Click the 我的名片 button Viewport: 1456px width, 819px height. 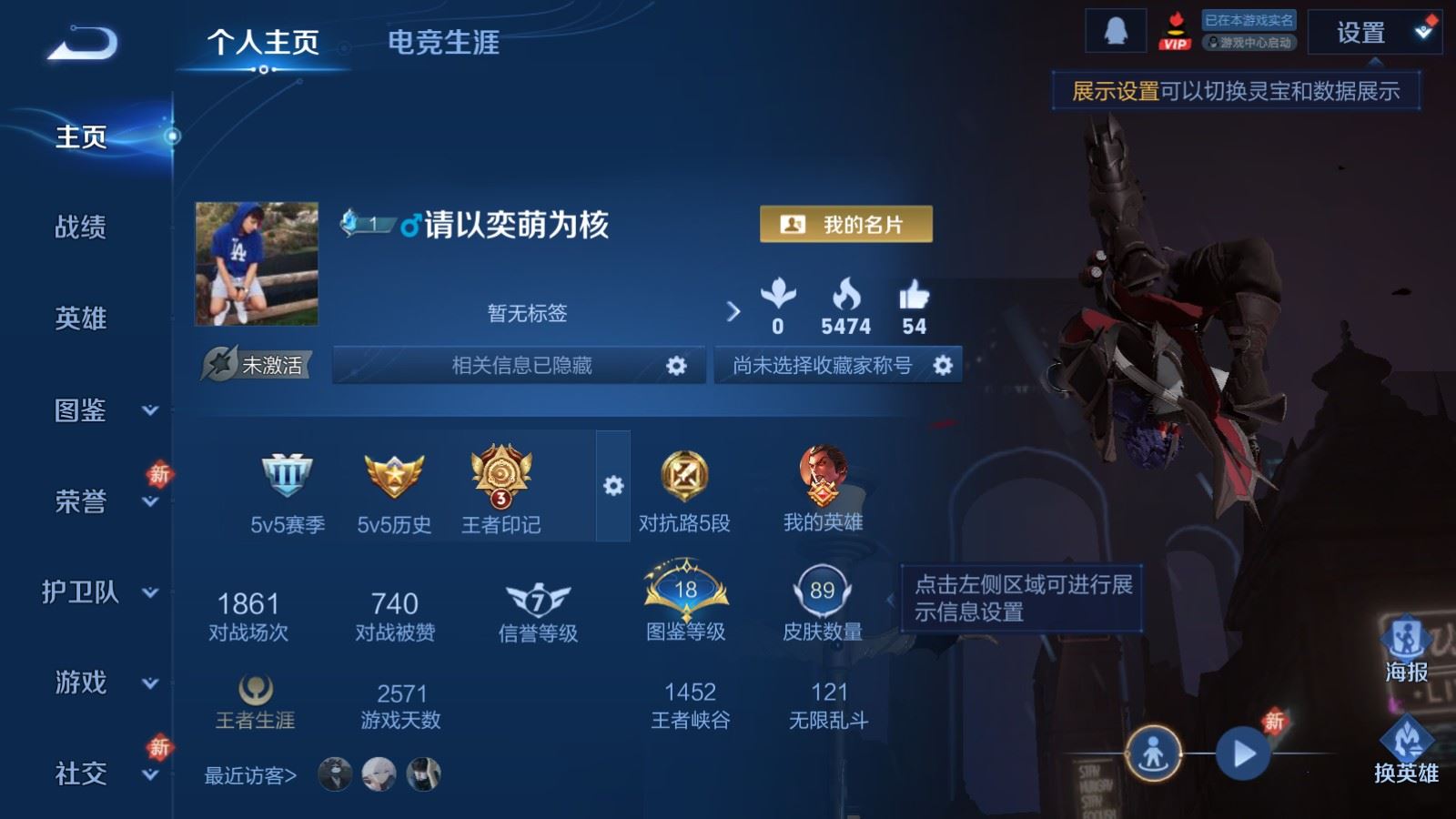(844, 222)
